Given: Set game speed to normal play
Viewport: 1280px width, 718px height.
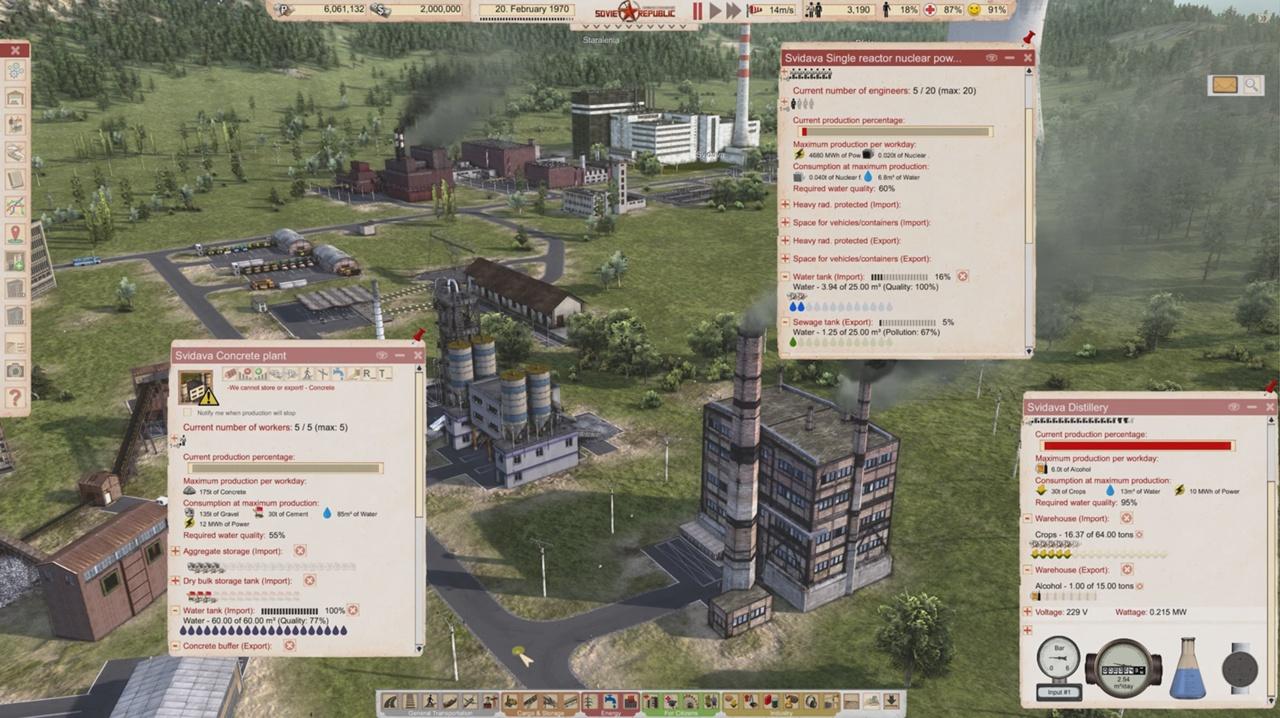Looking at the screenshot, I should coord(716,11).
